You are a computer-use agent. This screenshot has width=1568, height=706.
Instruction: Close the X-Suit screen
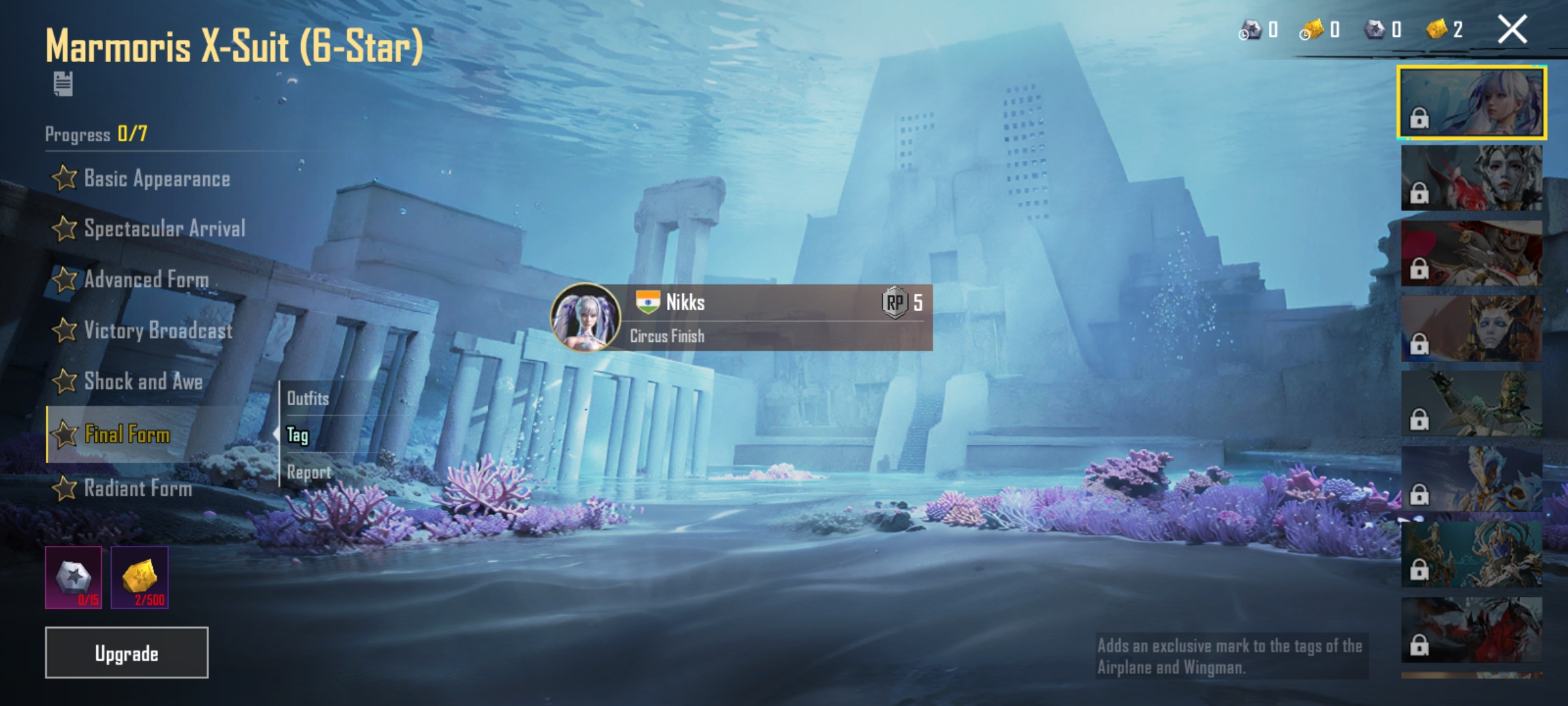[x=1512, y=30]
